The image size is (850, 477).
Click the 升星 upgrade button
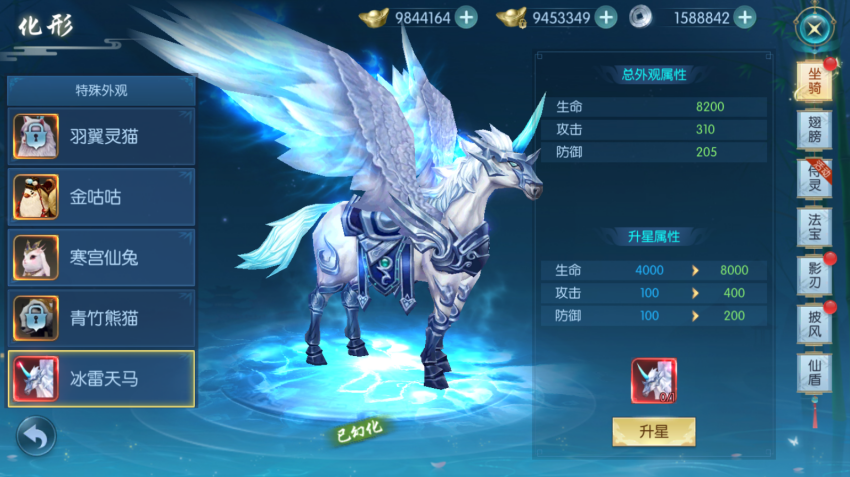point(653,432)
